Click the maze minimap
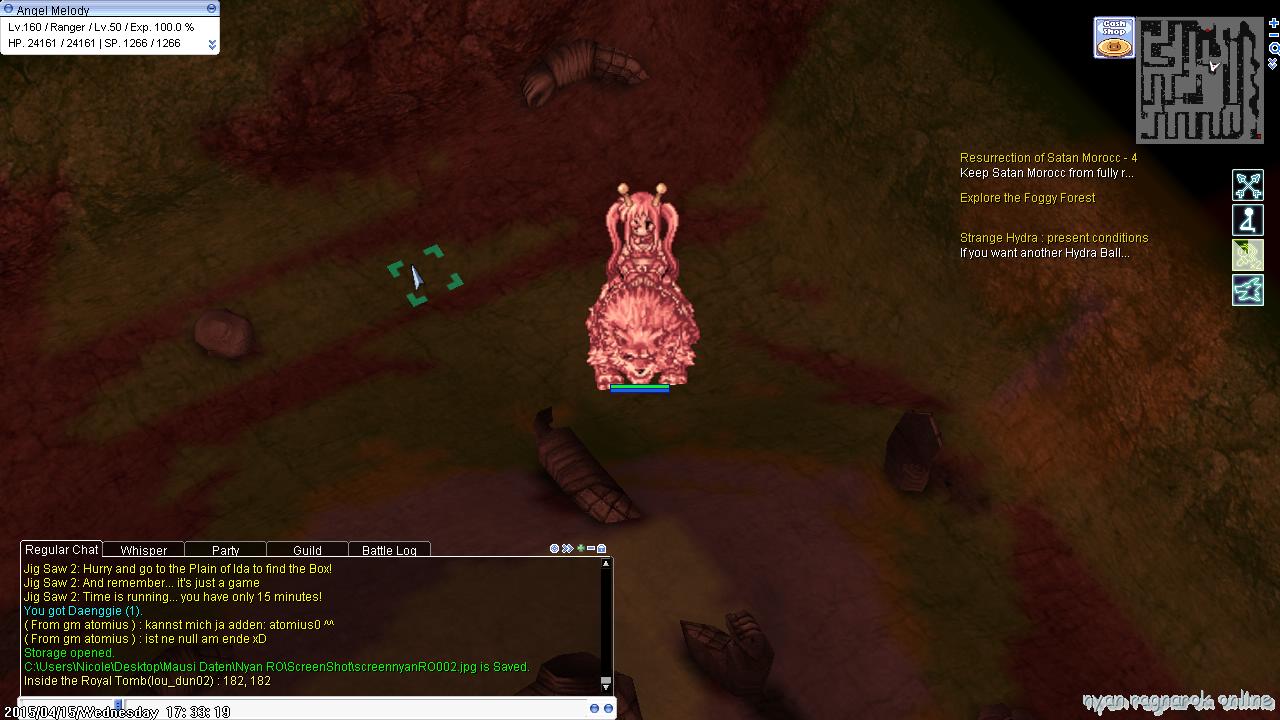 (x=1200, y=80)
